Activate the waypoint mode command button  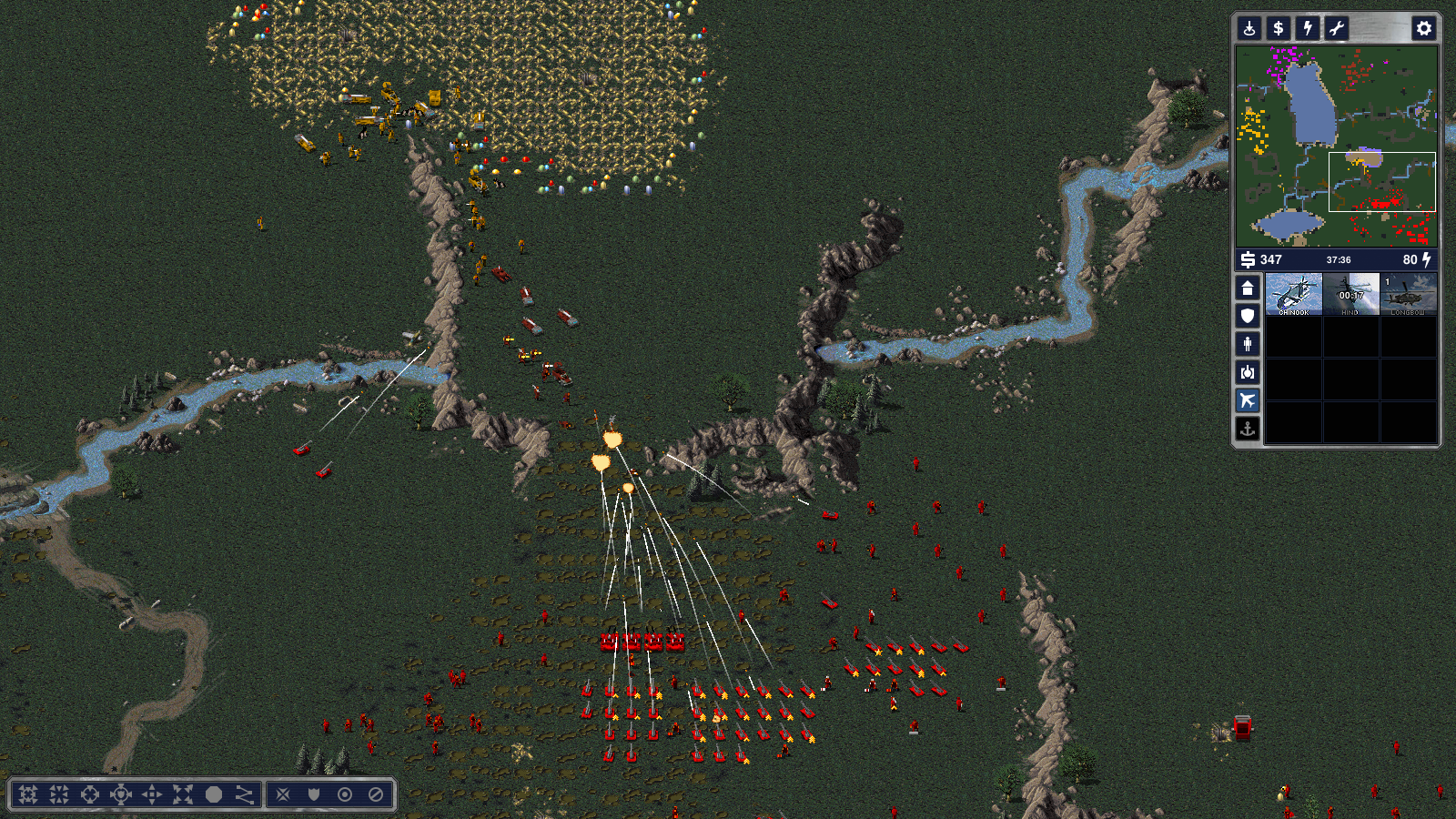(x=245, y=794)
